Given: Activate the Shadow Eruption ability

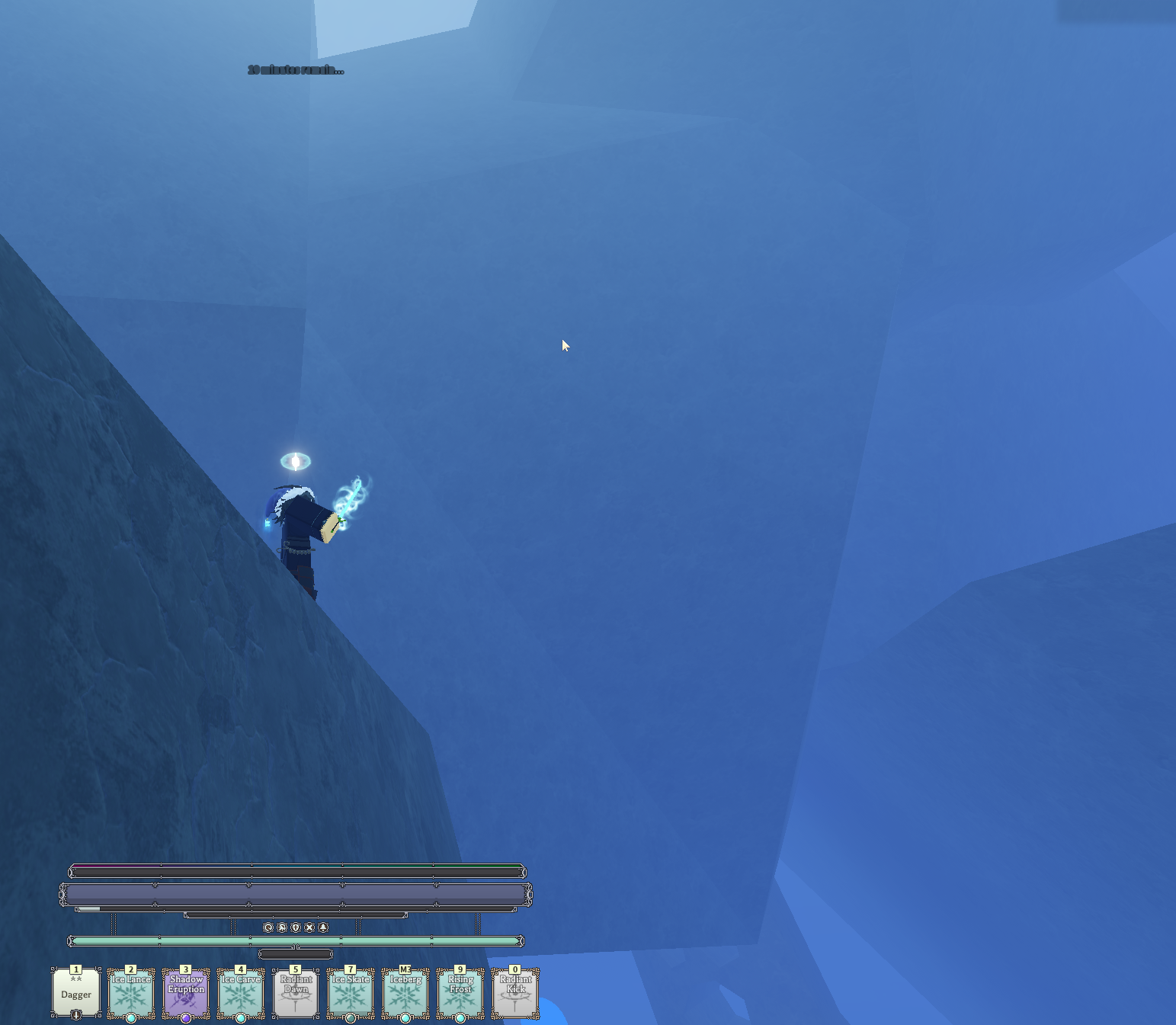Looking at the screenshot, I should [x=186, y=993].
